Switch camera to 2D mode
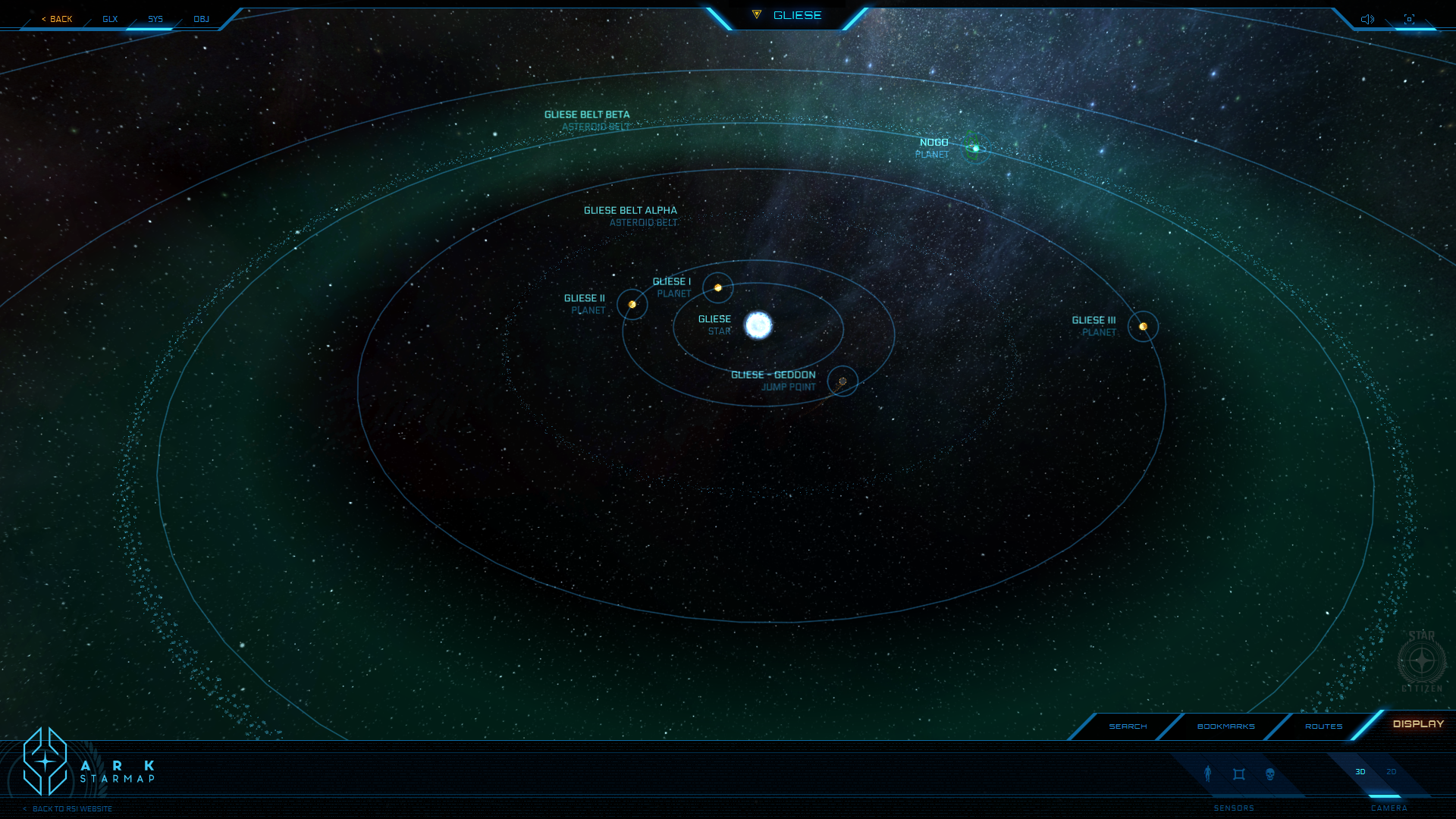The width and height of the screenshot is (1456, 819). [x=1391, y=772]
